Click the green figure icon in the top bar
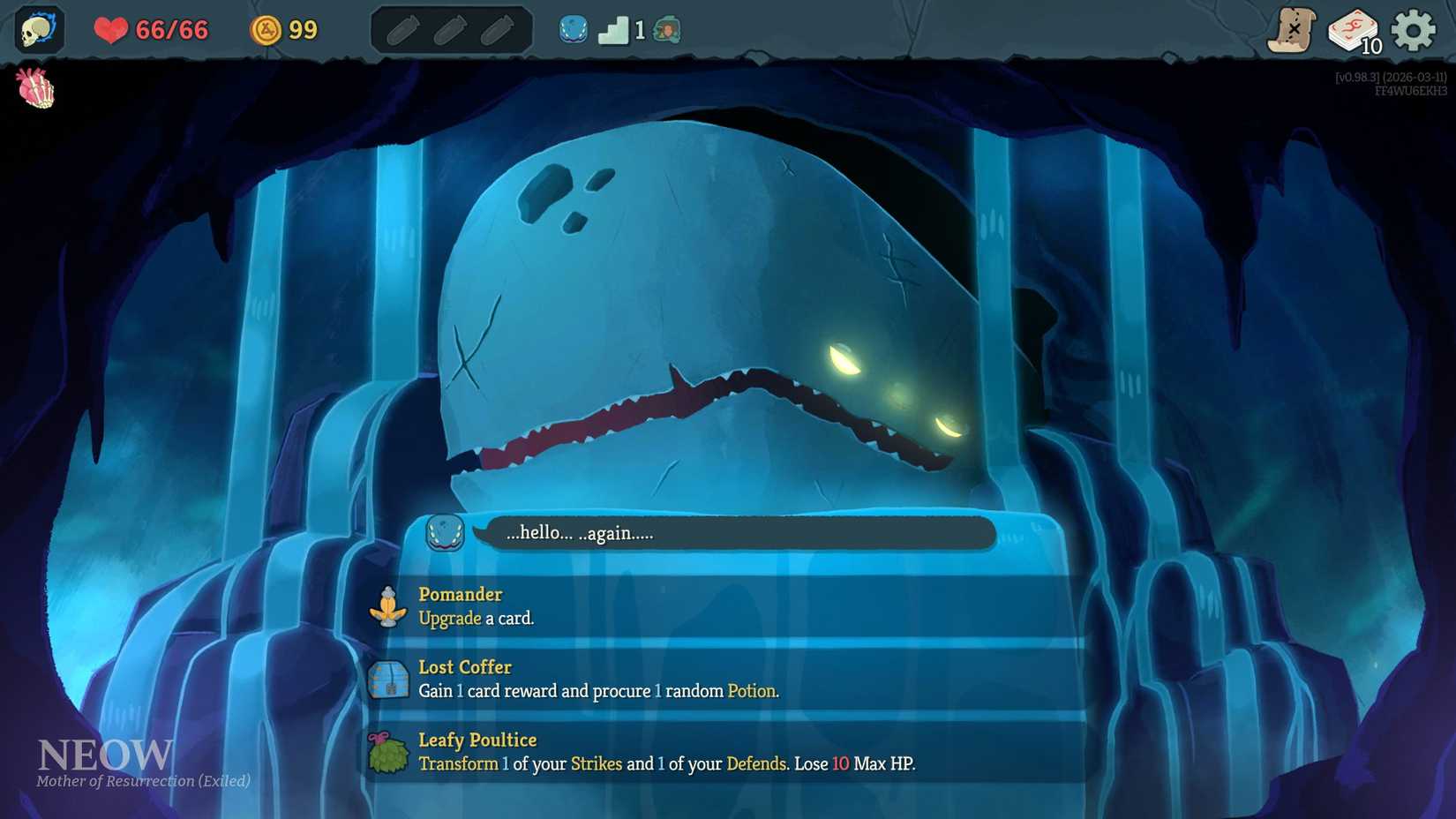The image size is (1456, 819). pos(667,29)
